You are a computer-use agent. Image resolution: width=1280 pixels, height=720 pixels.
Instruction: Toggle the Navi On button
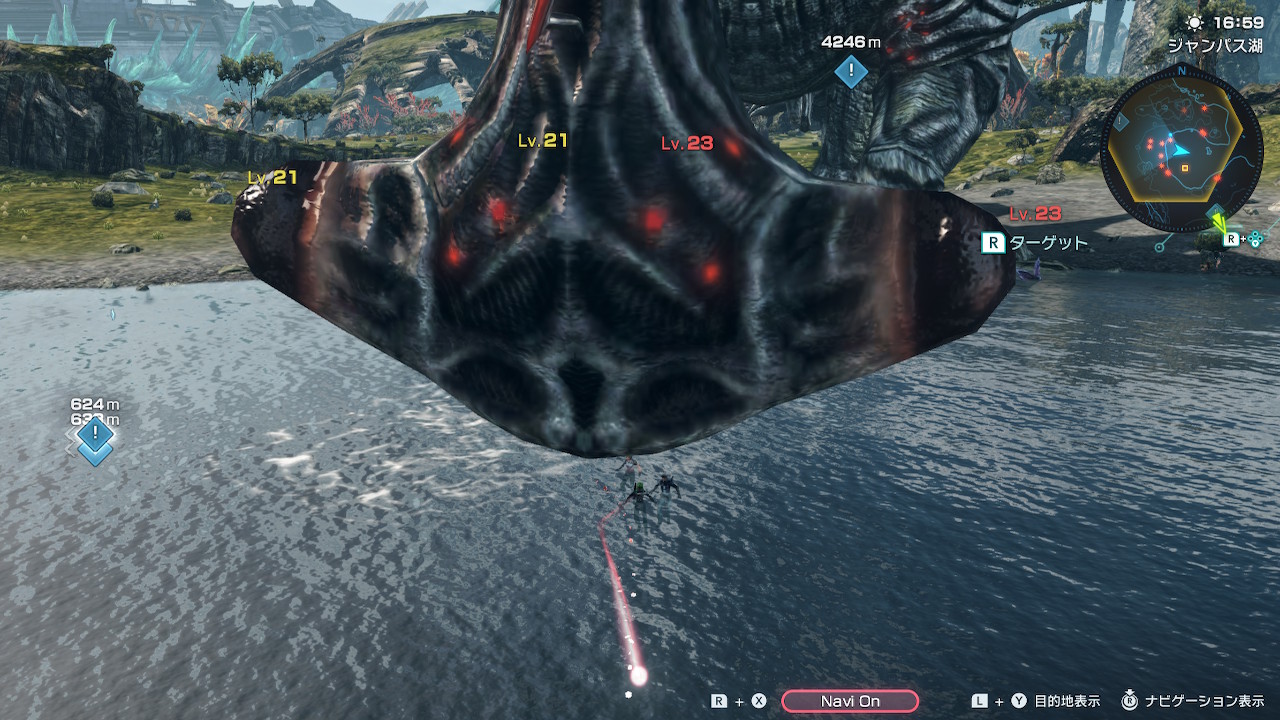[849, 701]
